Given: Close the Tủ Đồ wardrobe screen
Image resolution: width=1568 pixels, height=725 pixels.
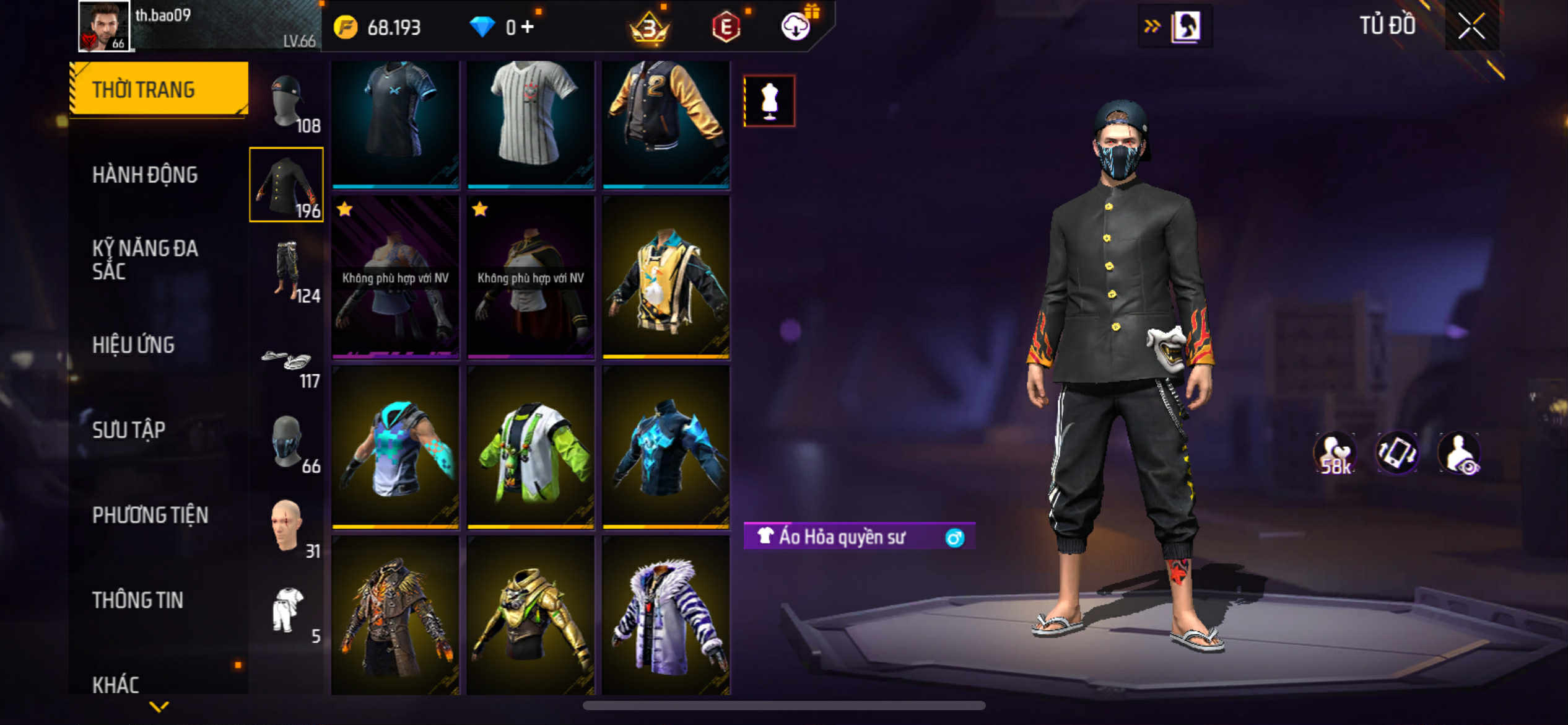Looking at the screenshot, I should coord(1471,26).
